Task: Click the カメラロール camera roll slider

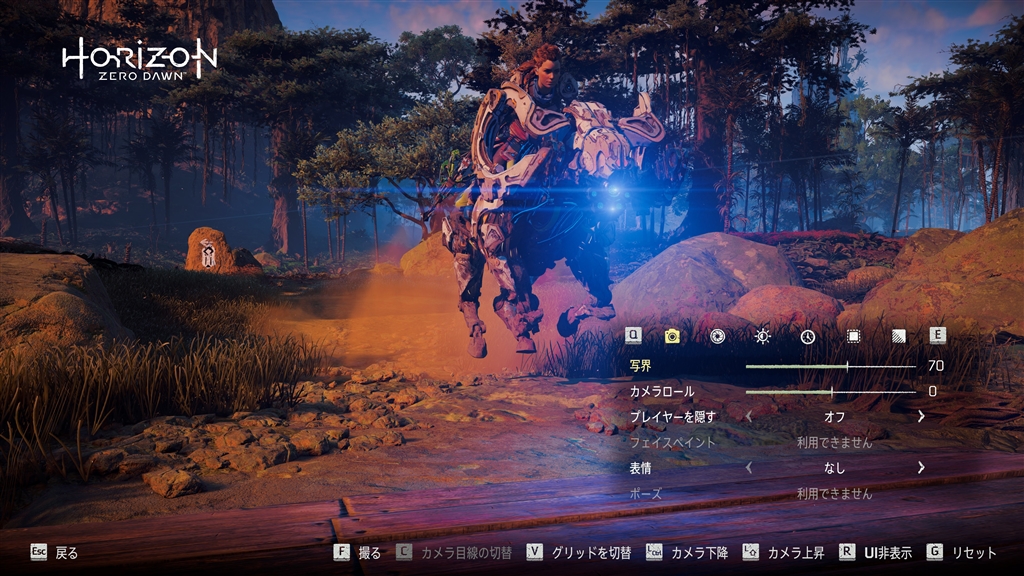Action: [x=830, y=392]
